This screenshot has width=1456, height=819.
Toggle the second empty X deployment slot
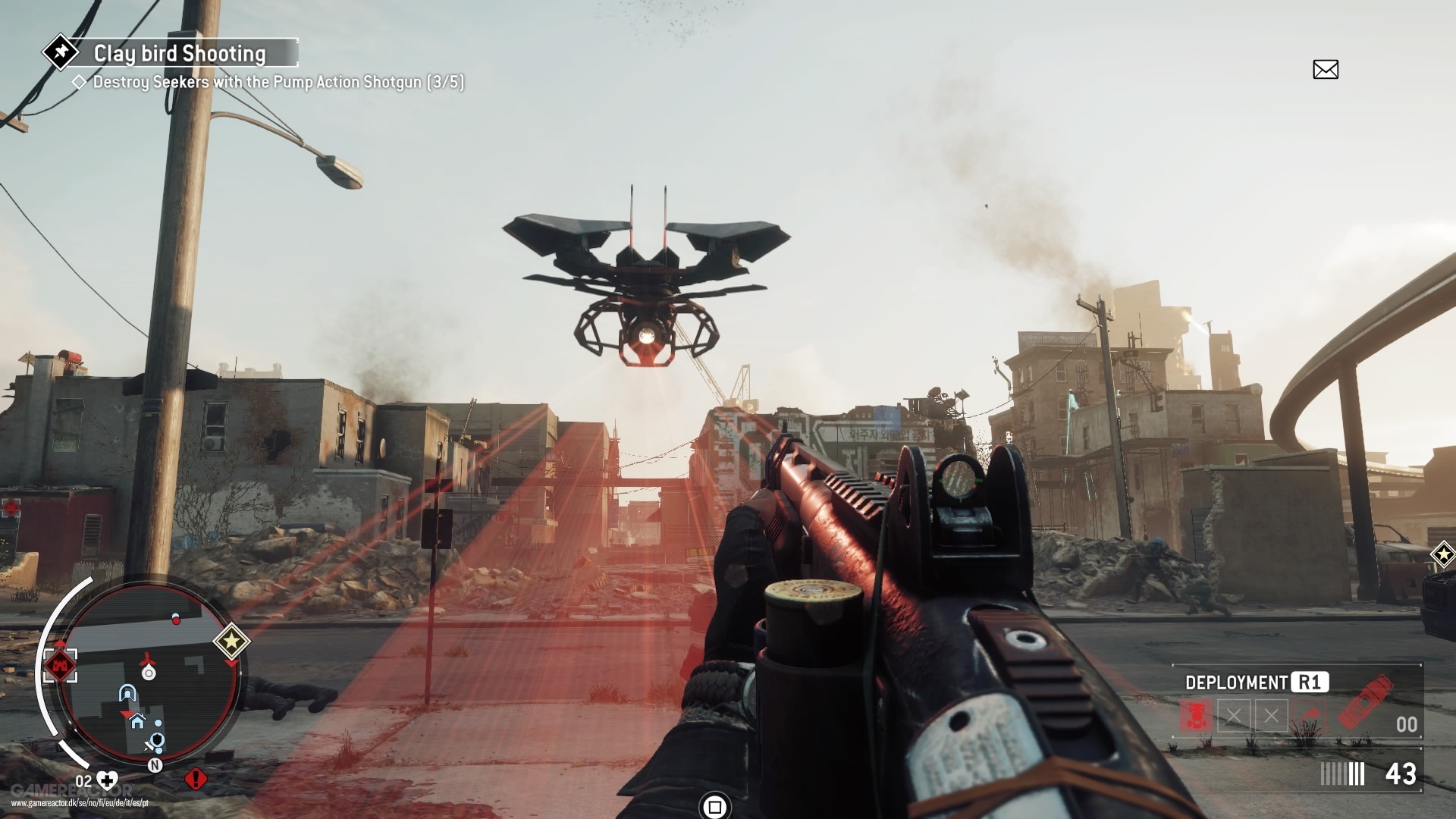coord(1272,715)
